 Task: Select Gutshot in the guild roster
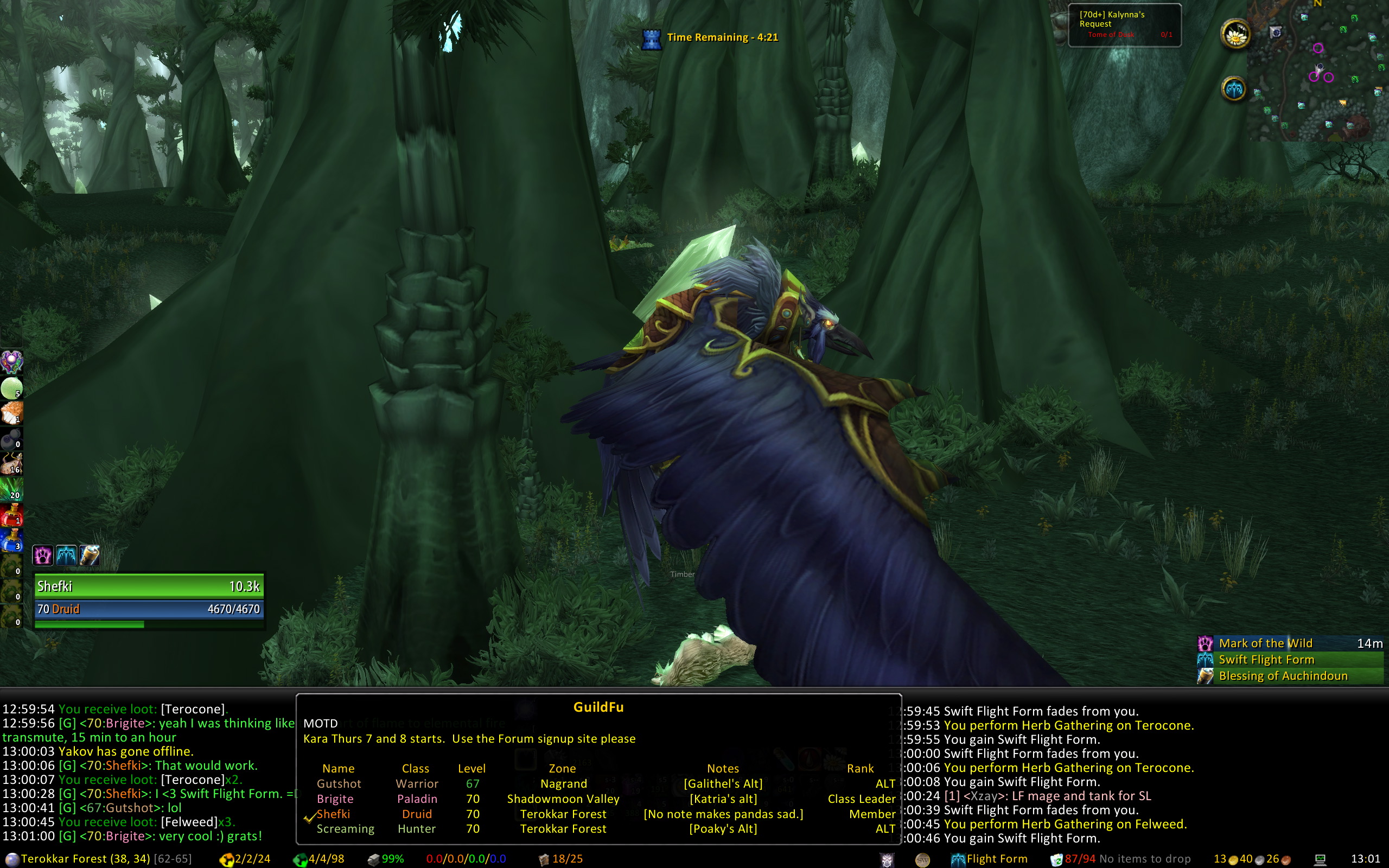[x=339, y=783]
